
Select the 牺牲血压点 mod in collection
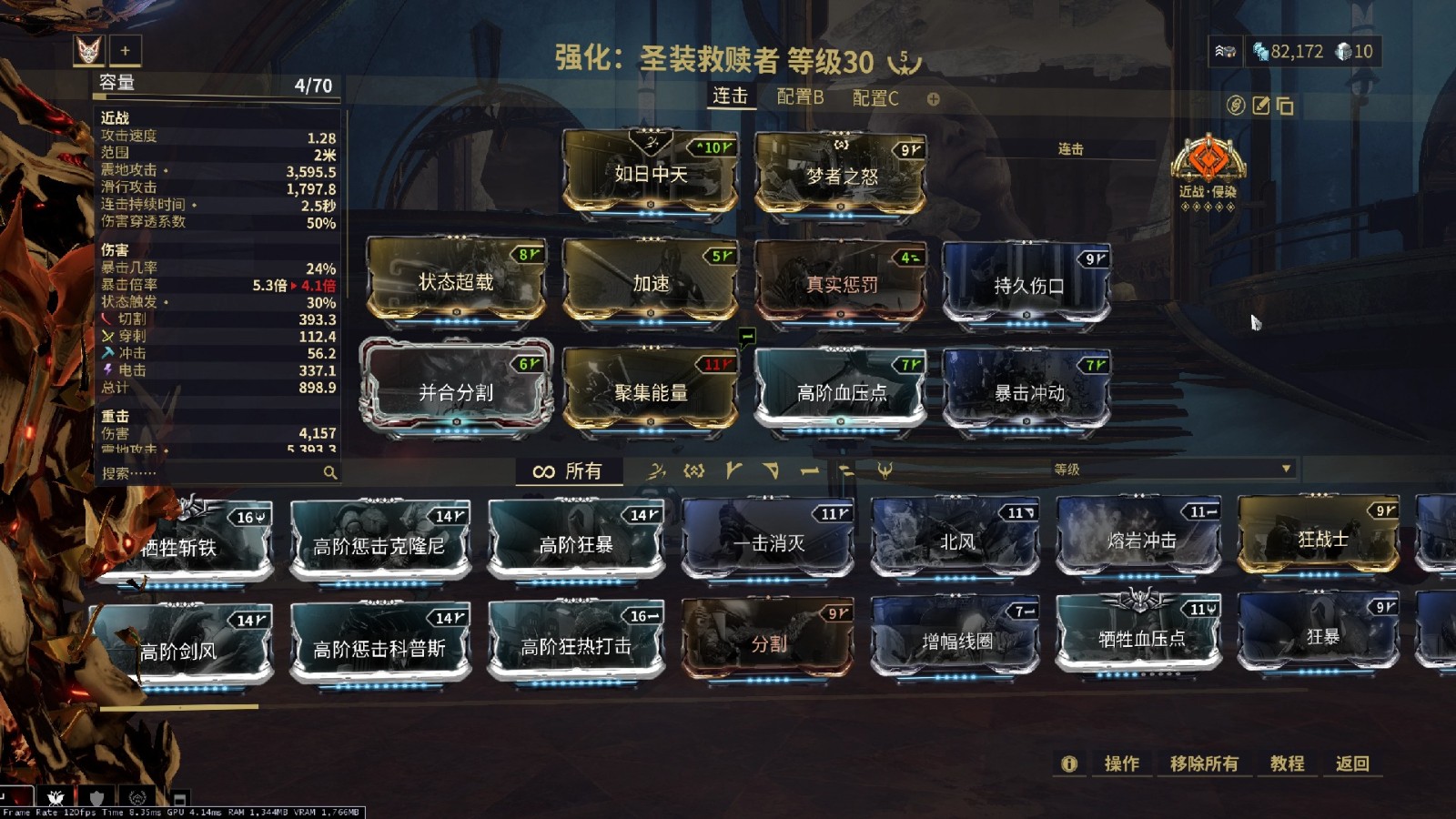click(x=1140, y=639)
